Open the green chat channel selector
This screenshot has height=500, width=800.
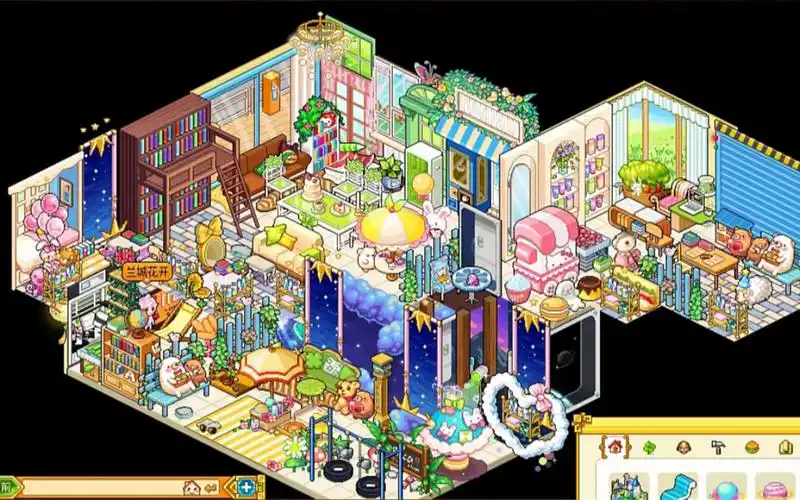pyautogui.click(x=10, y=488)
